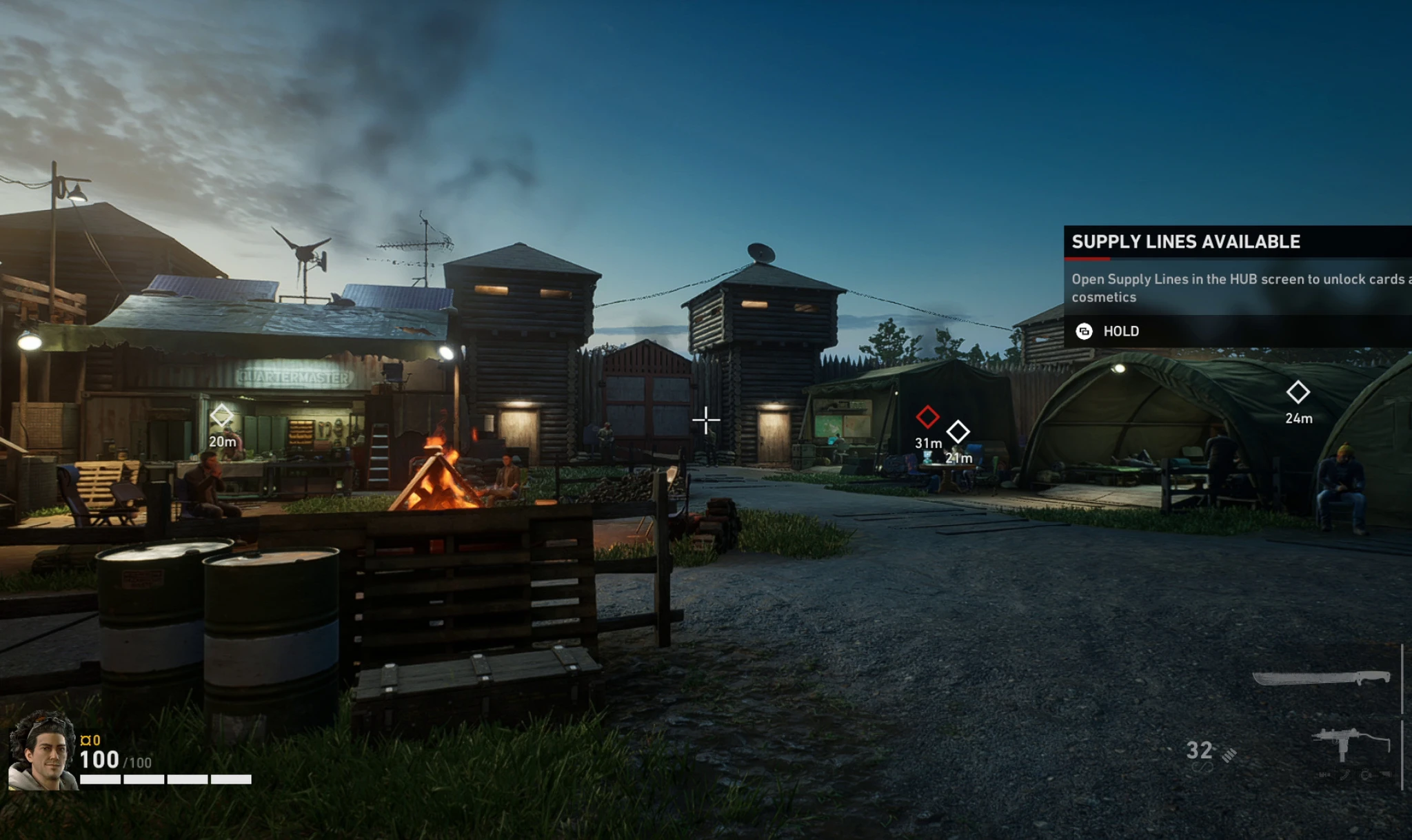The image size is (1412, 840).
Task: Click the red diamond marker at 31m
Action: point(927,416)
